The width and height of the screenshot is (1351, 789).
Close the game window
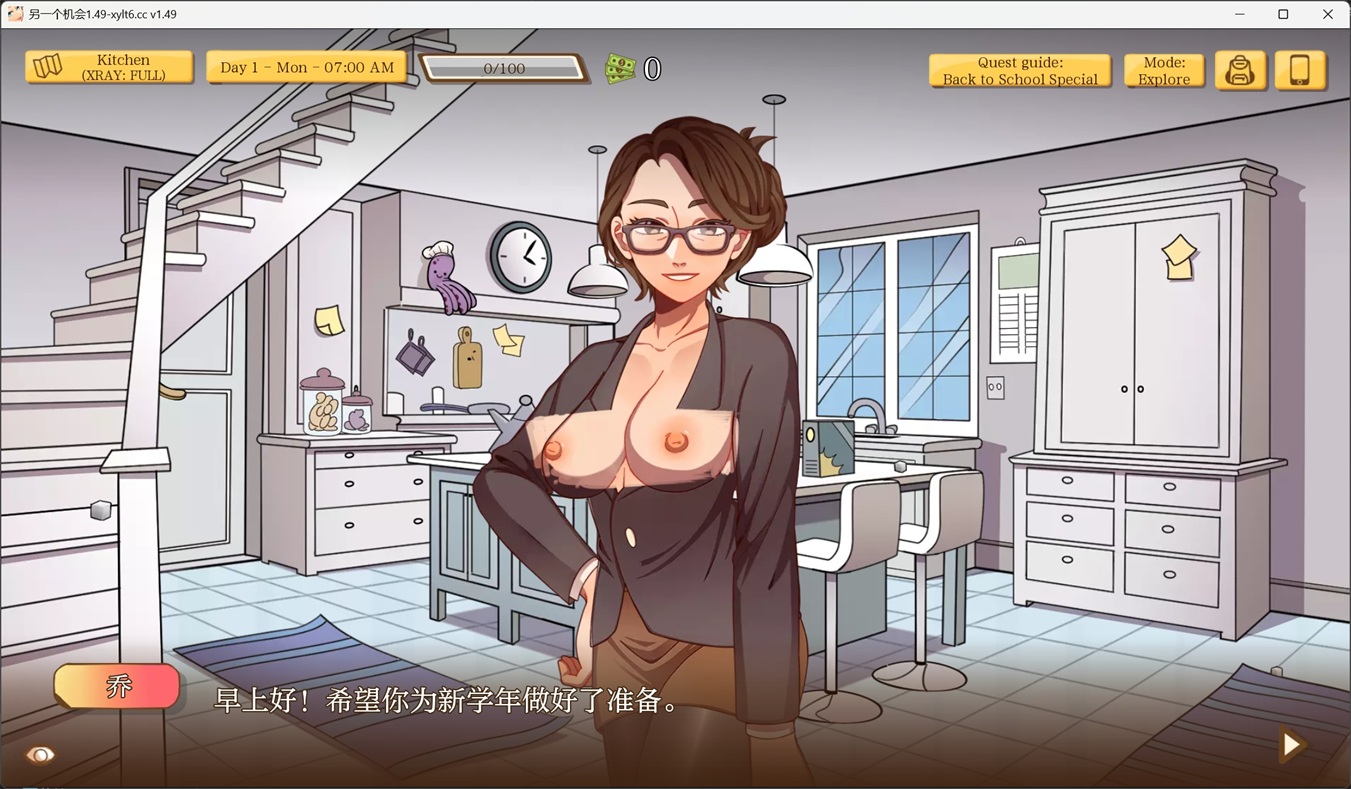1328,14
